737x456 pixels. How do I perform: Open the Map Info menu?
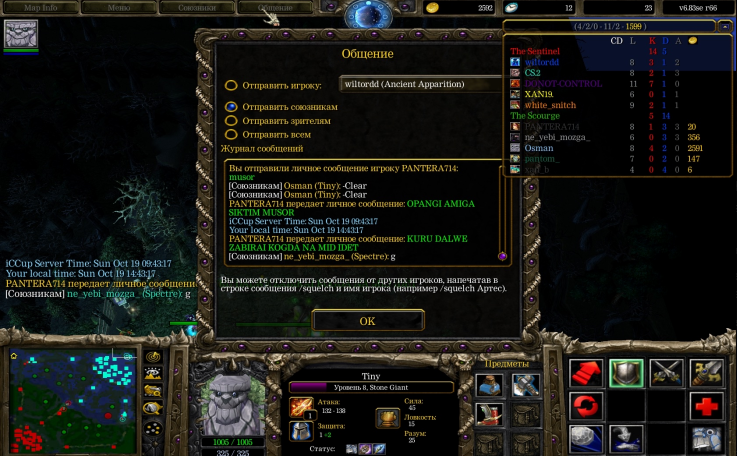[40, 8]
